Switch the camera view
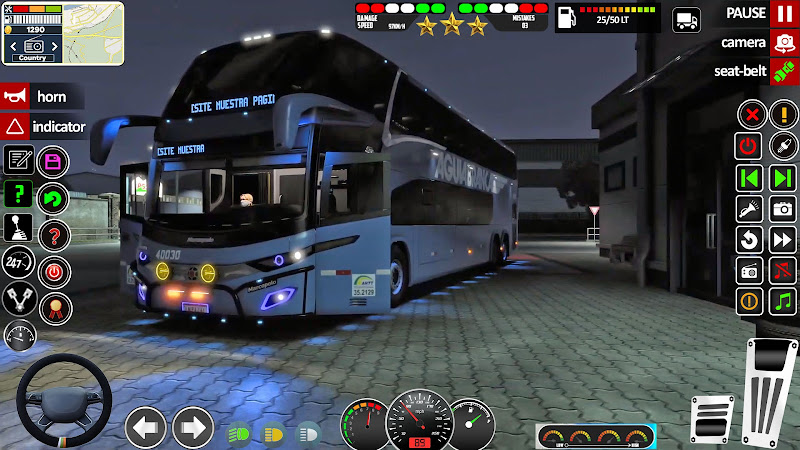 click(x=782, y=43)
